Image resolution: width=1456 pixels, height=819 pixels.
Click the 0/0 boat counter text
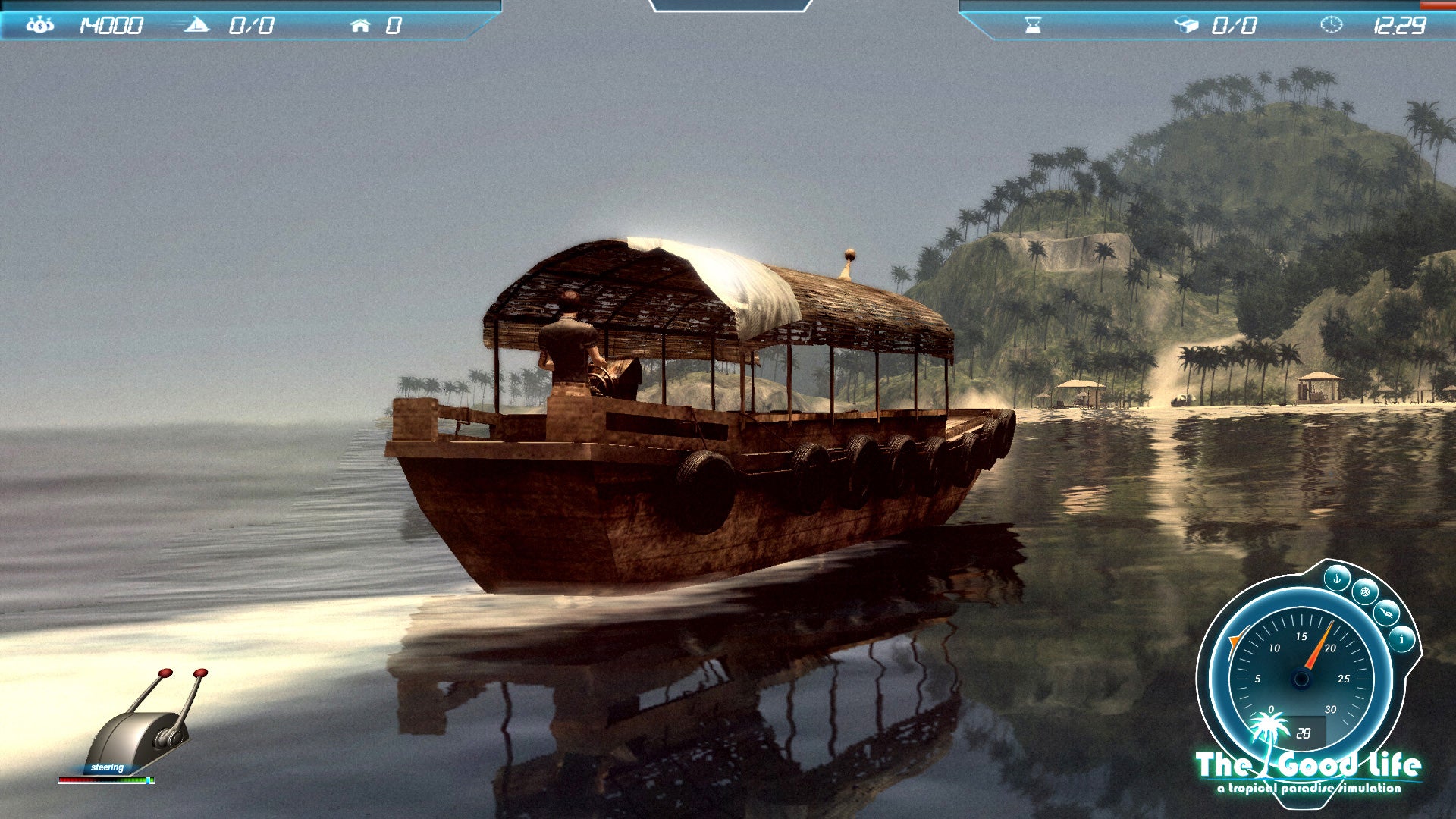(252, 24)
